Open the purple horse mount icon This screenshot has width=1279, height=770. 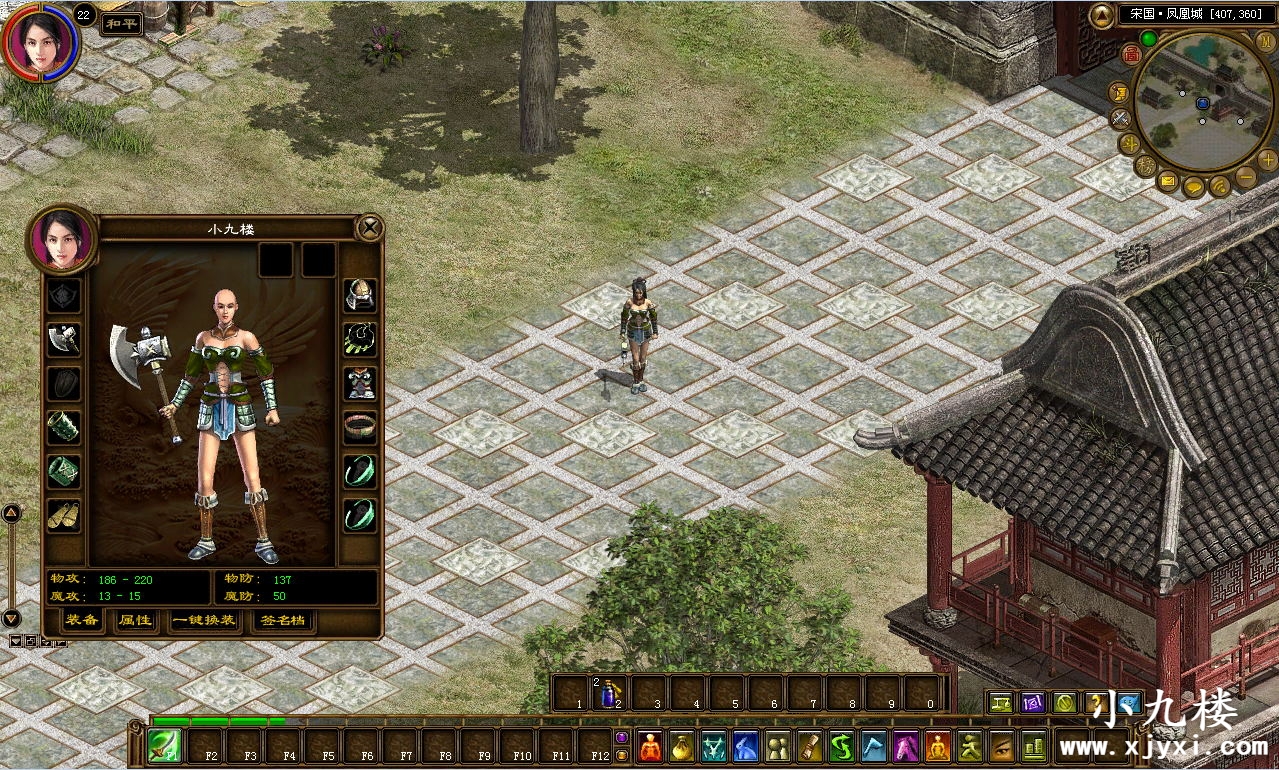coord(906,746)
